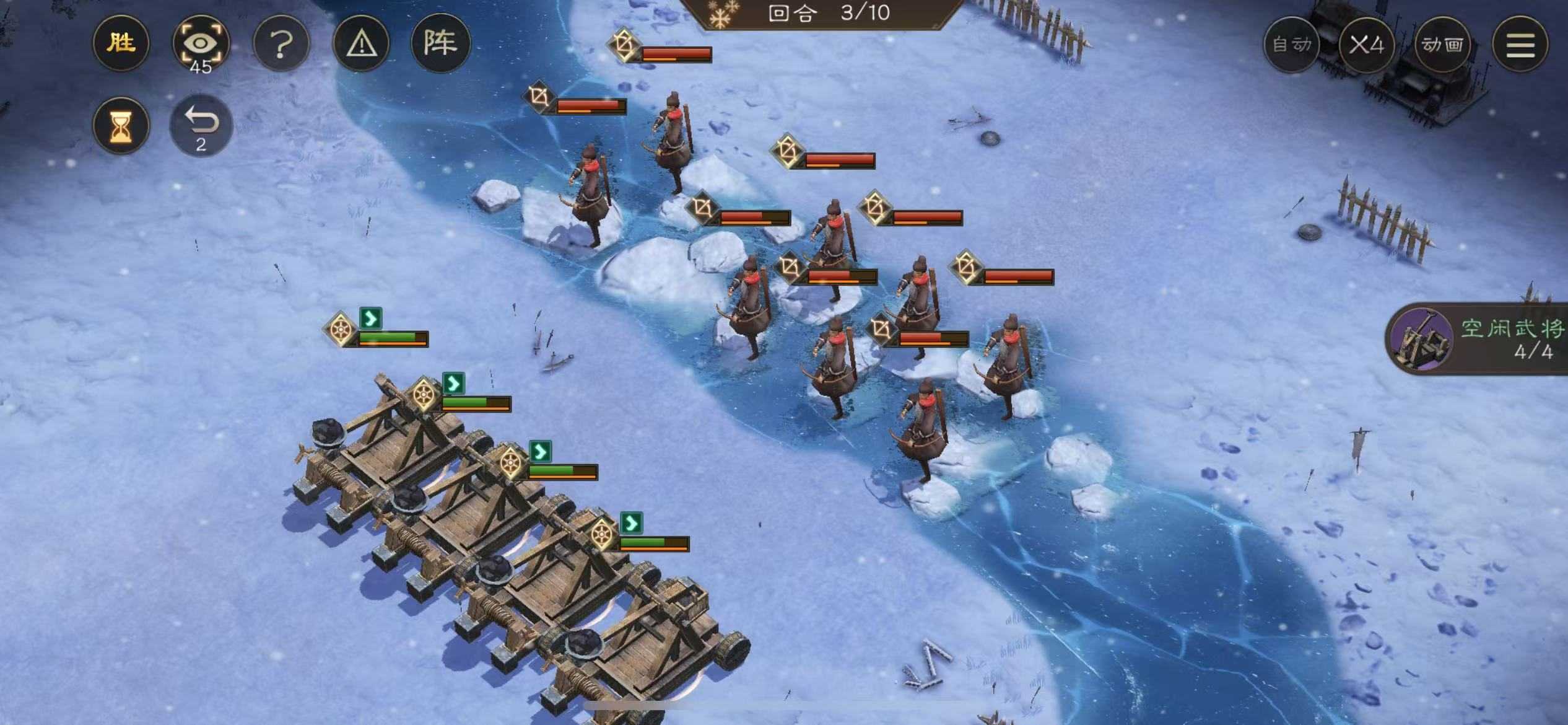
Task: Click the hourglass wait icon
Action: click(121, 125)
